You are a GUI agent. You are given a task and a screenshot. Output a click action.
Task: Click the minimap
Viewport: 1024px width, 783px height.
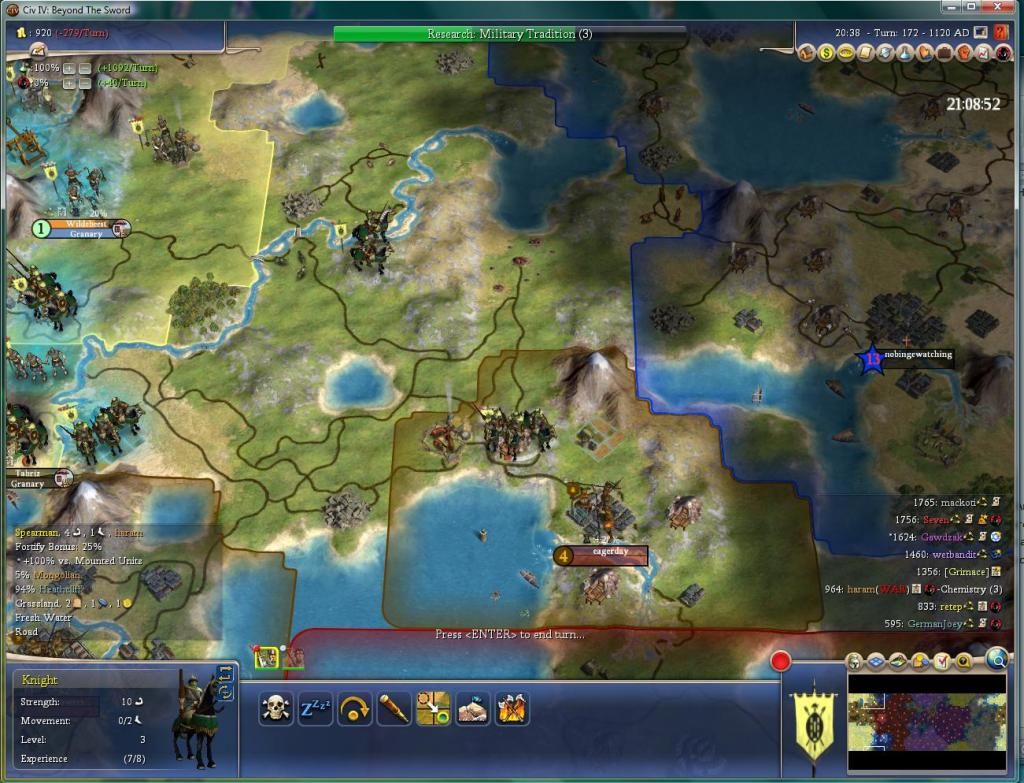click(925, 722)
